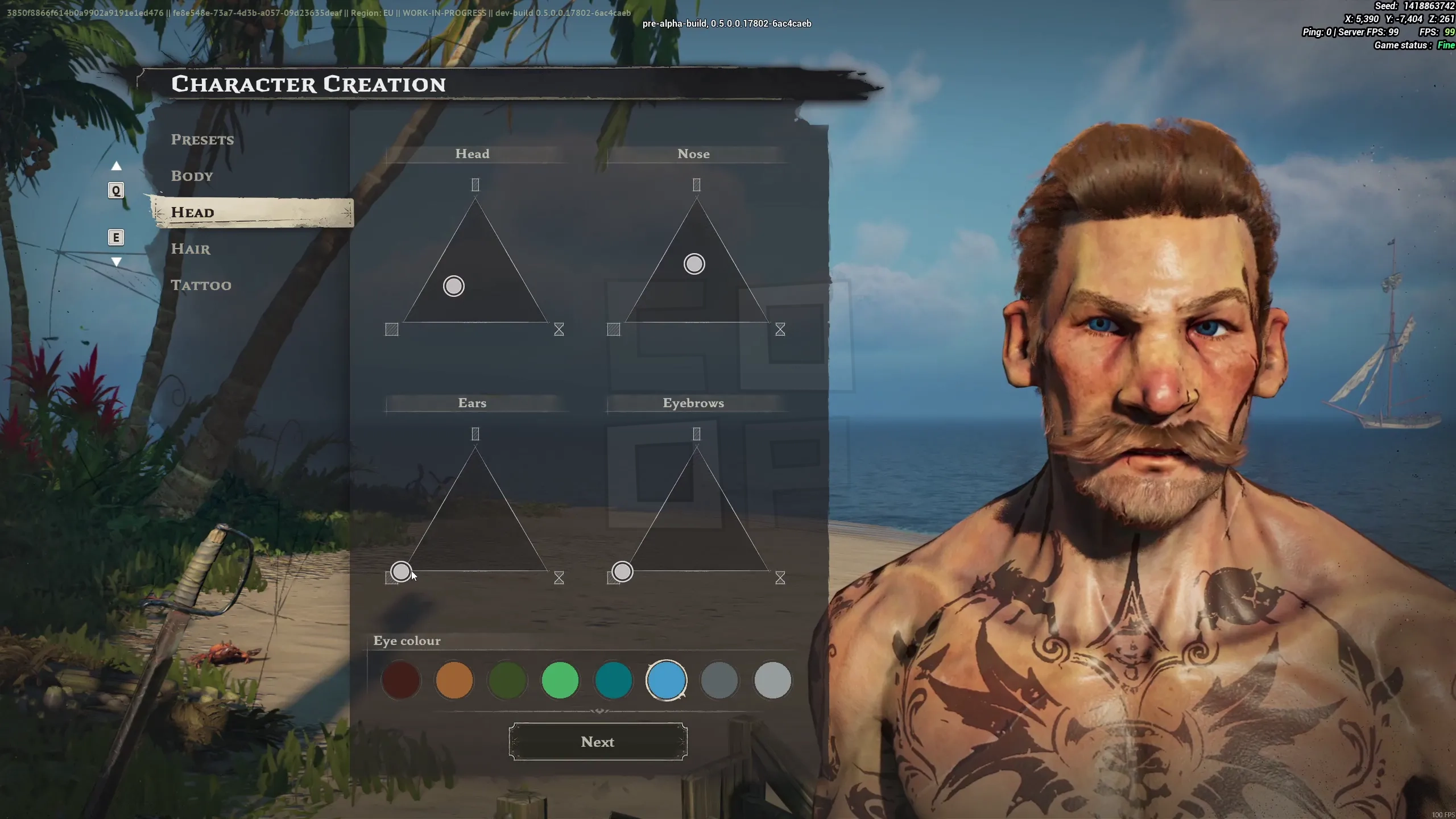Open the Body customization tab
Screen dimensions: 1456x819
pyautogui.click(x=192, y=176)
